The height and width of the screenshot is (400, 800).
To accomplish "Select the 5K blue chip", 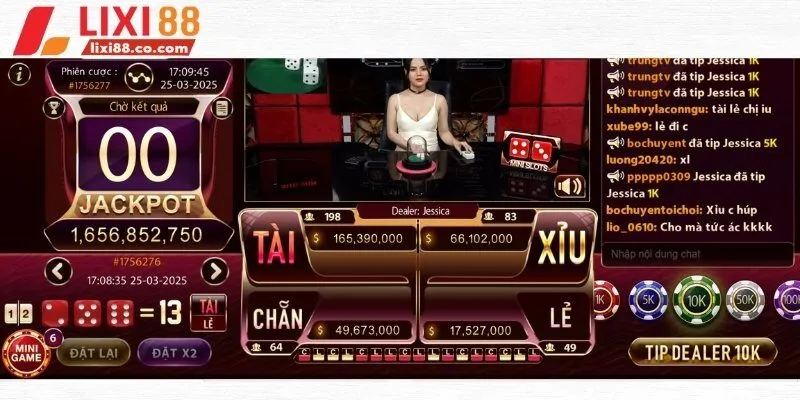I will pyautogui.click(x=649, y=299).
